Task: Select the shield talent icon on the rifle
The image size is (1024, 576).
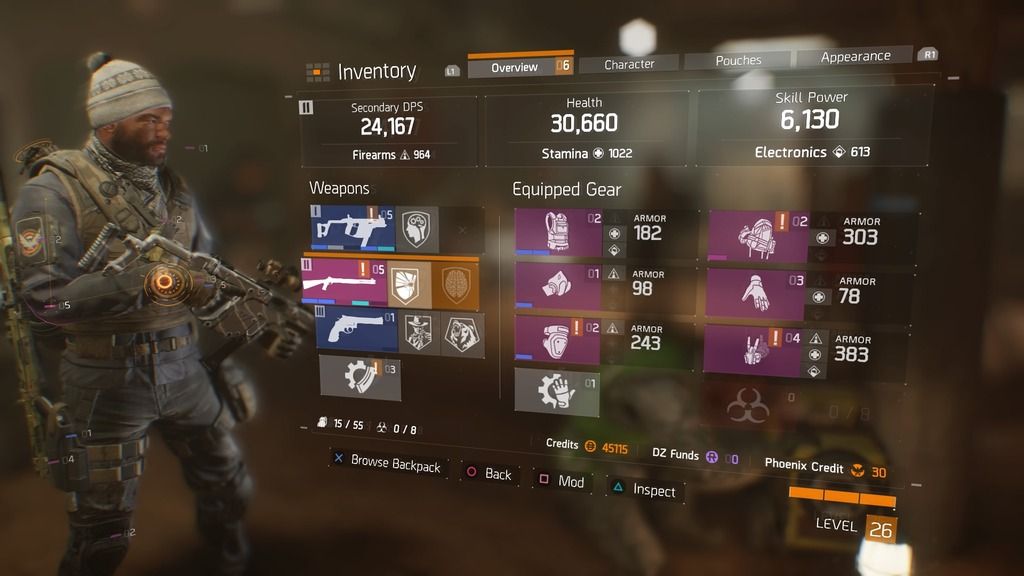Action: coord(408,285)
